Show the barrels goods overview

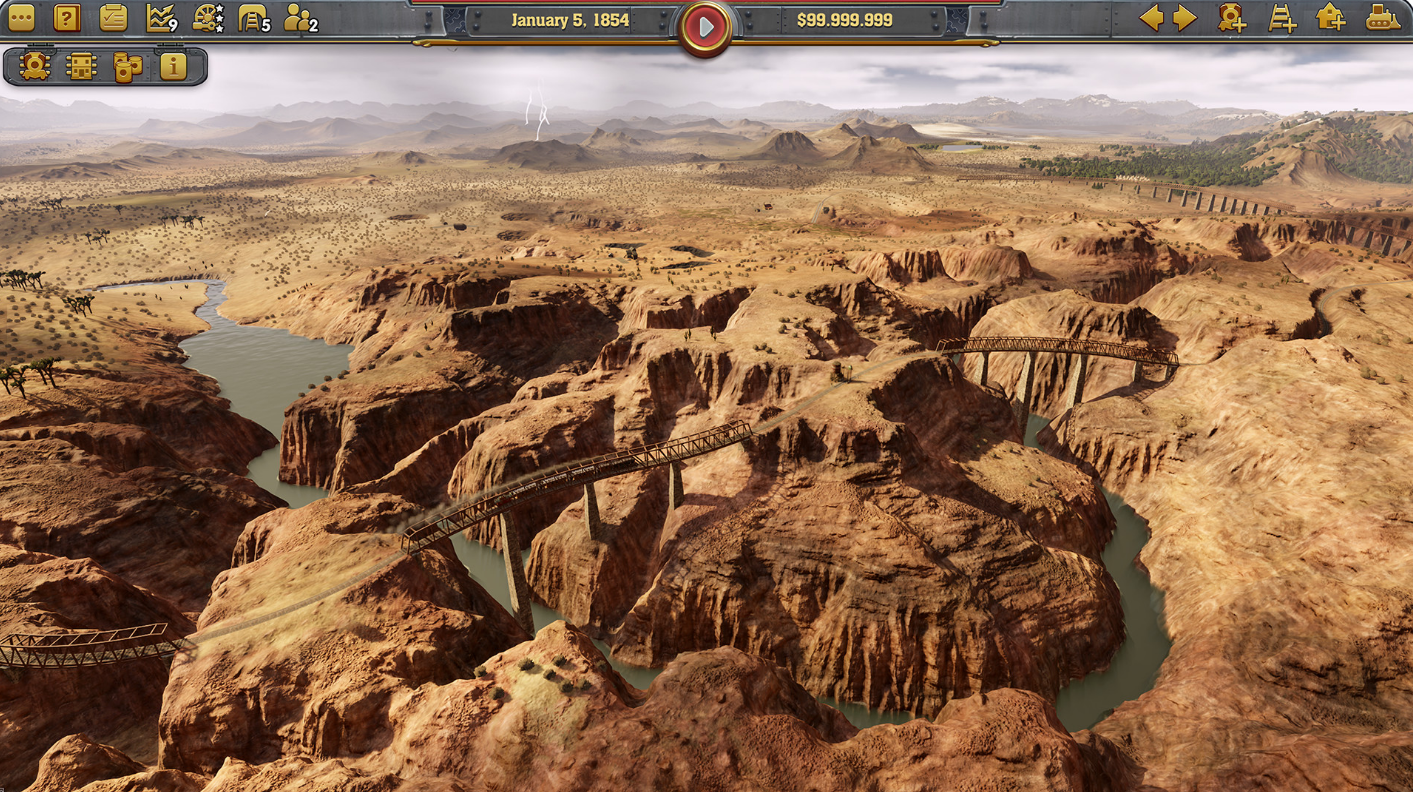click(127, 67)
